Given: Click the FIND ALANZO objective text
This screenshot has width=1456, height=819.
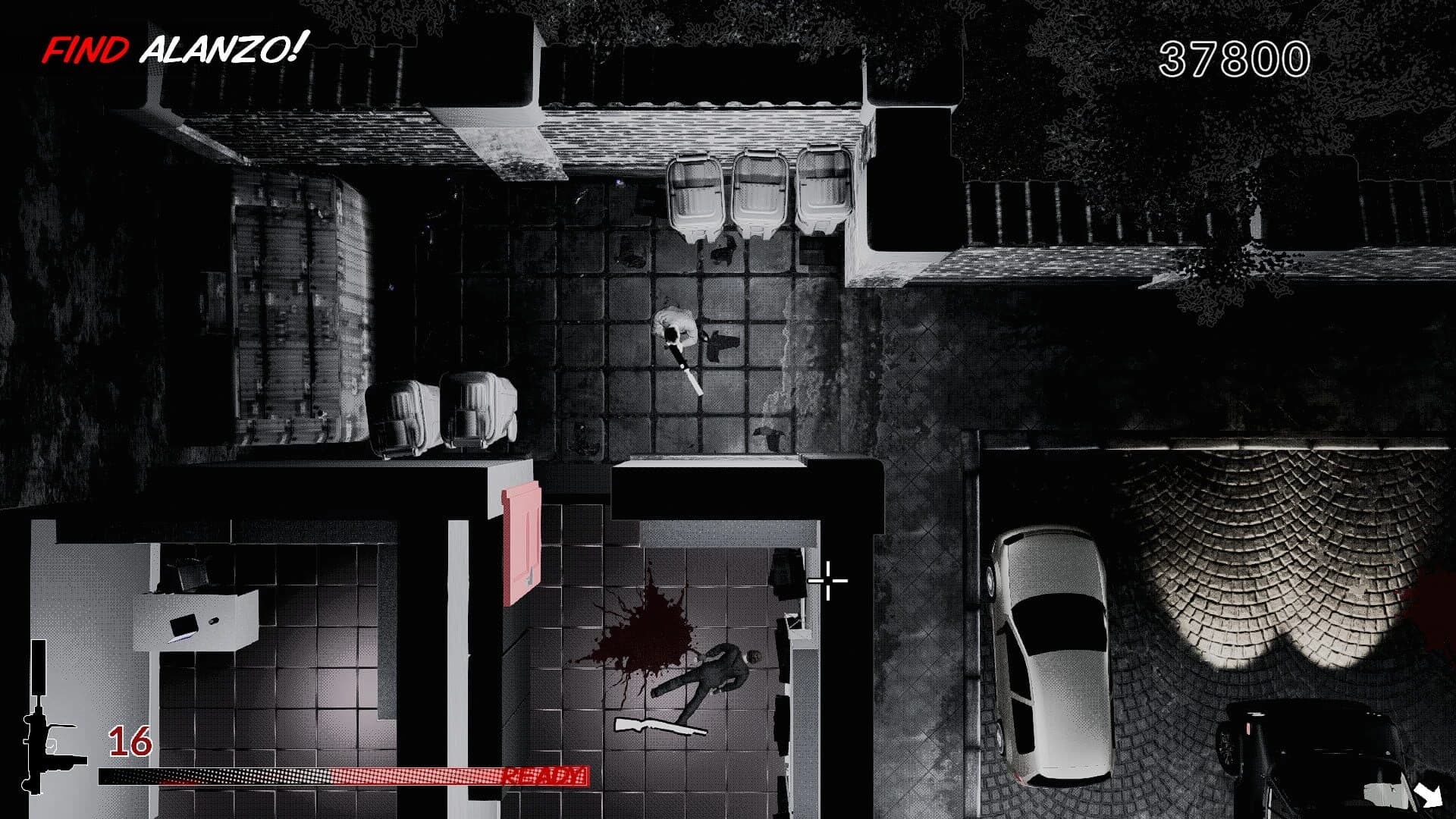Looking at the screenshot, I should (x=174, y=47).
